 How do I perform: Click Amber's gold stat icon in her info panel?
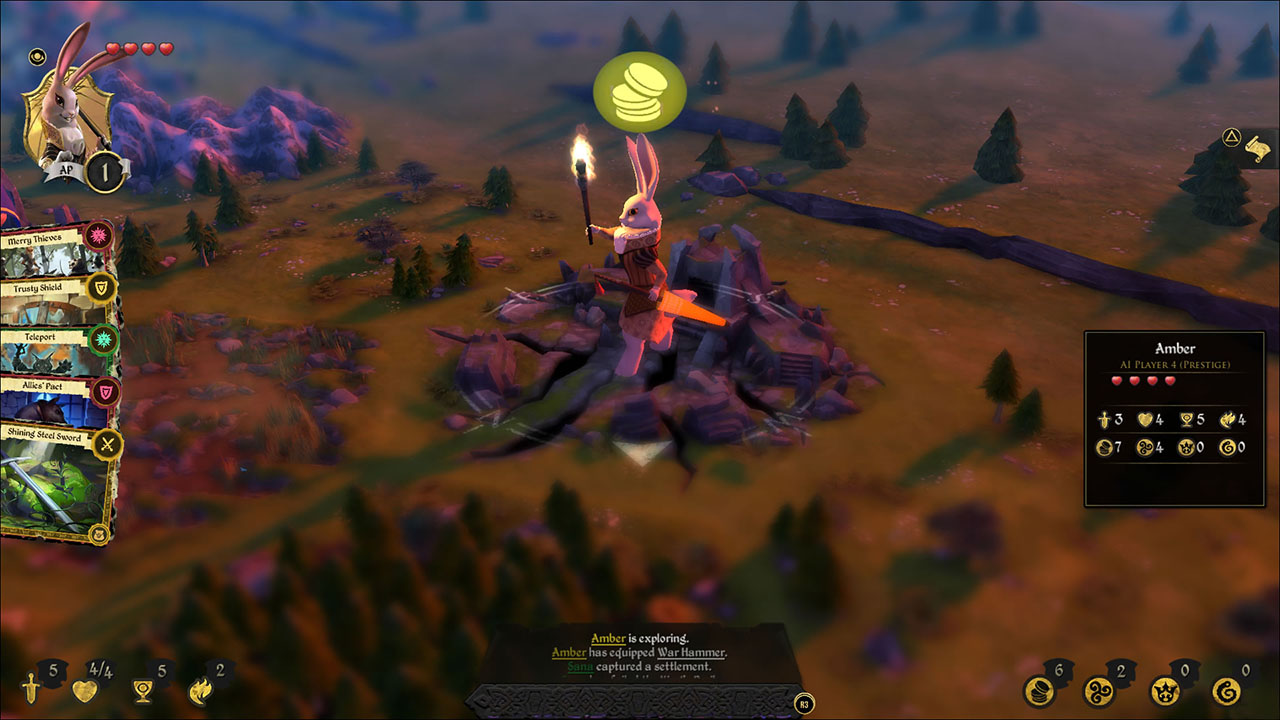pos(1105,447)
